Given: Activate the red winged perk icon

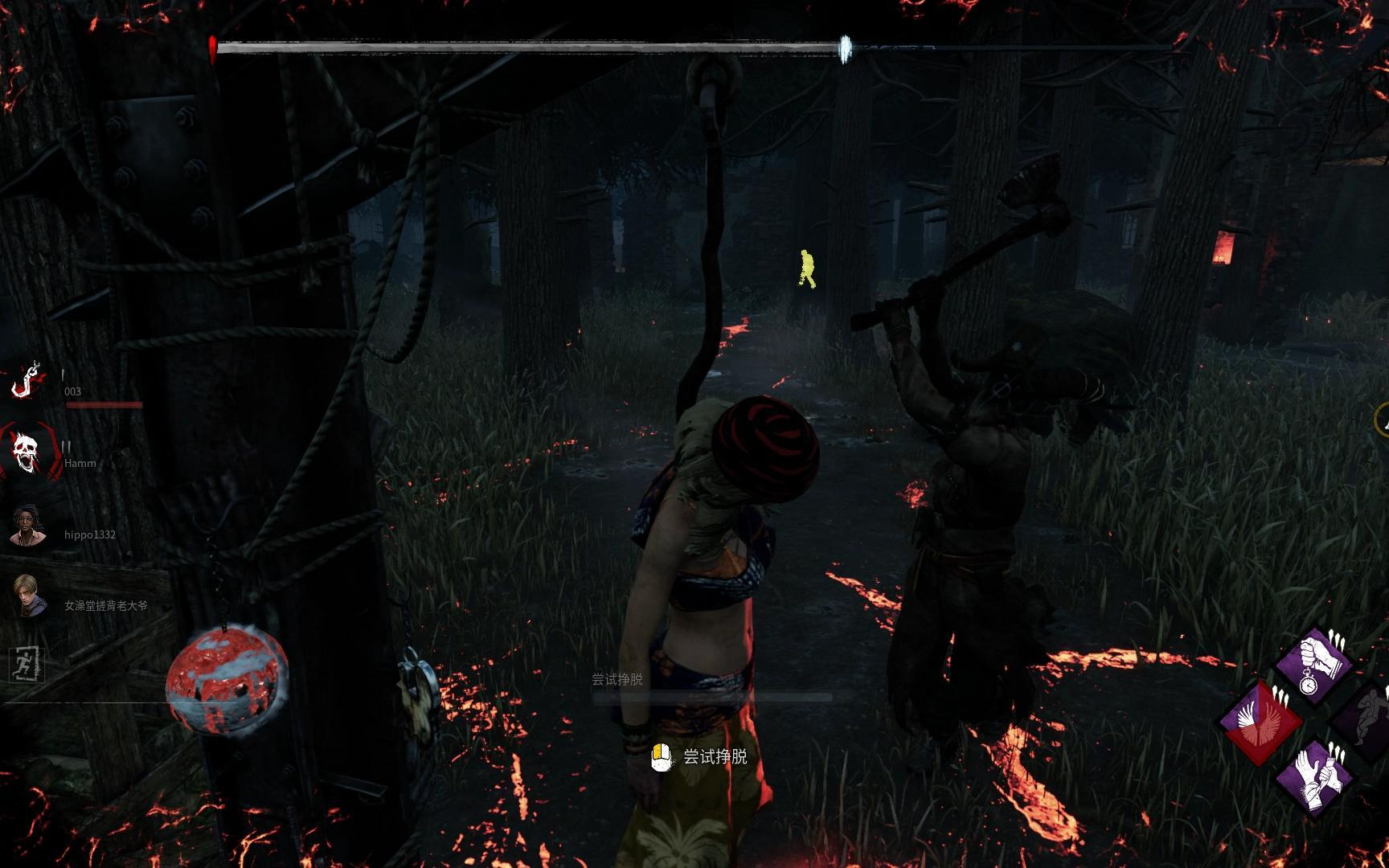Looking at the screenshot, I should [x=1260, y=721].
